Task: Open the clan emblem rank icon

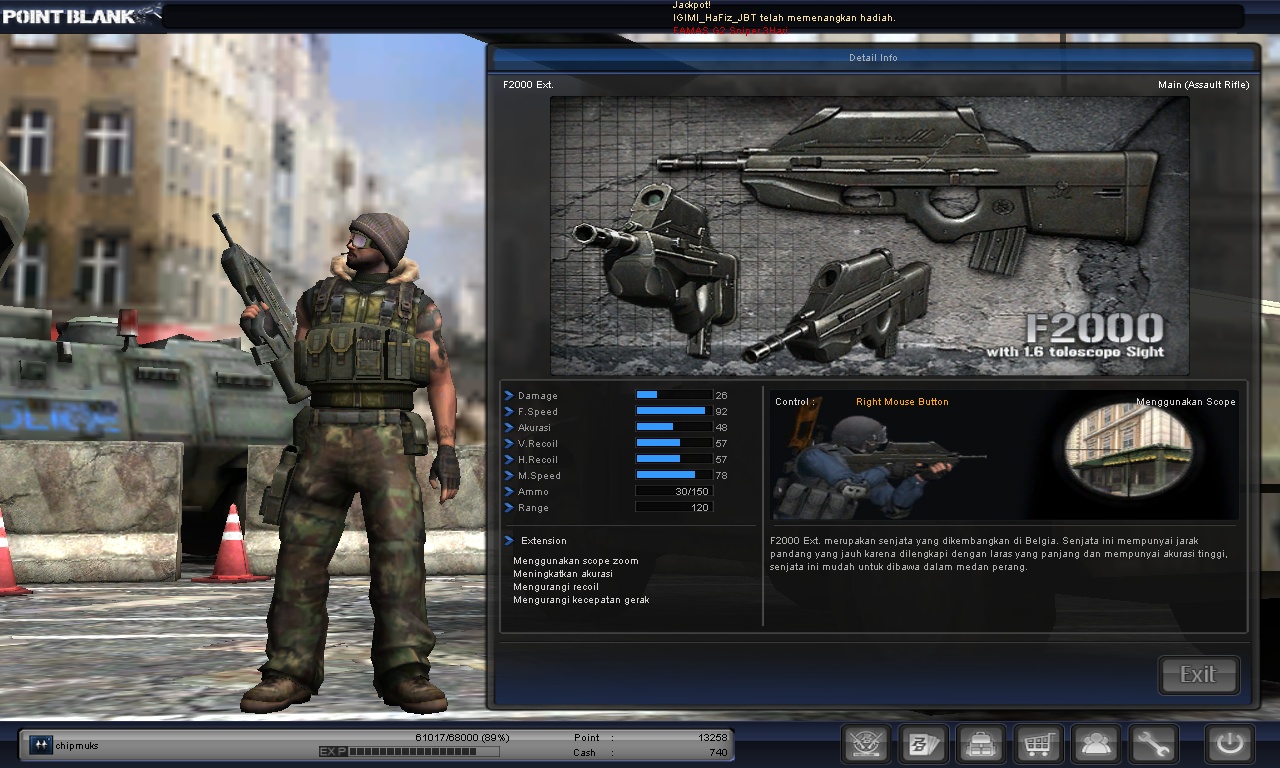Action: [864, 743]
